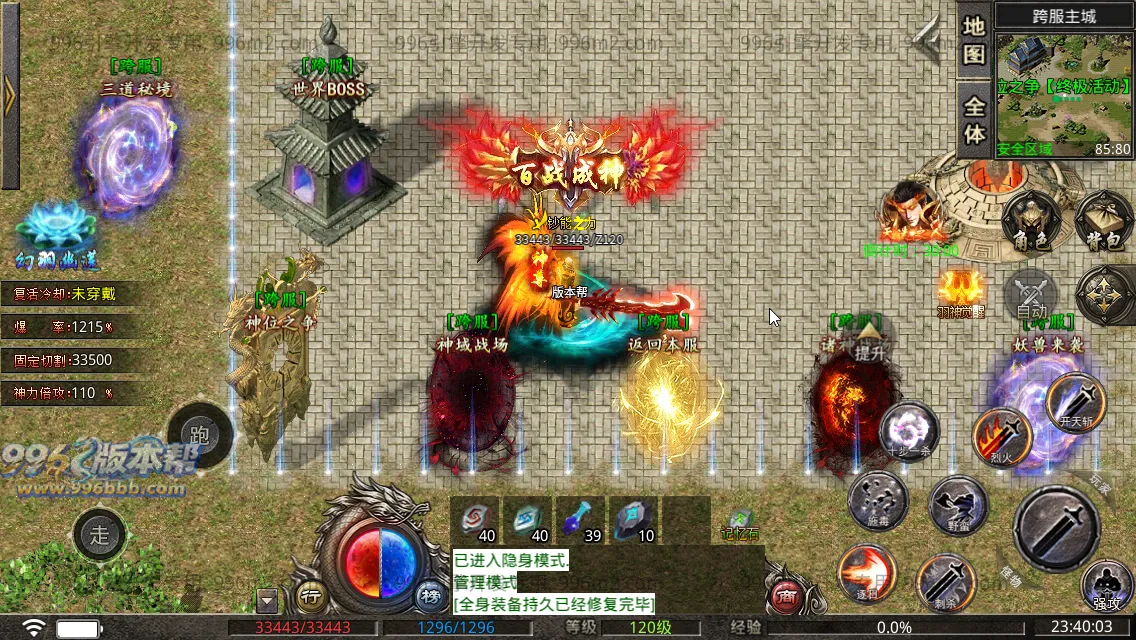Screen dimensions: 1136x640
Task: Use the 记忆石 memory stone
Action: coord(739,521)
